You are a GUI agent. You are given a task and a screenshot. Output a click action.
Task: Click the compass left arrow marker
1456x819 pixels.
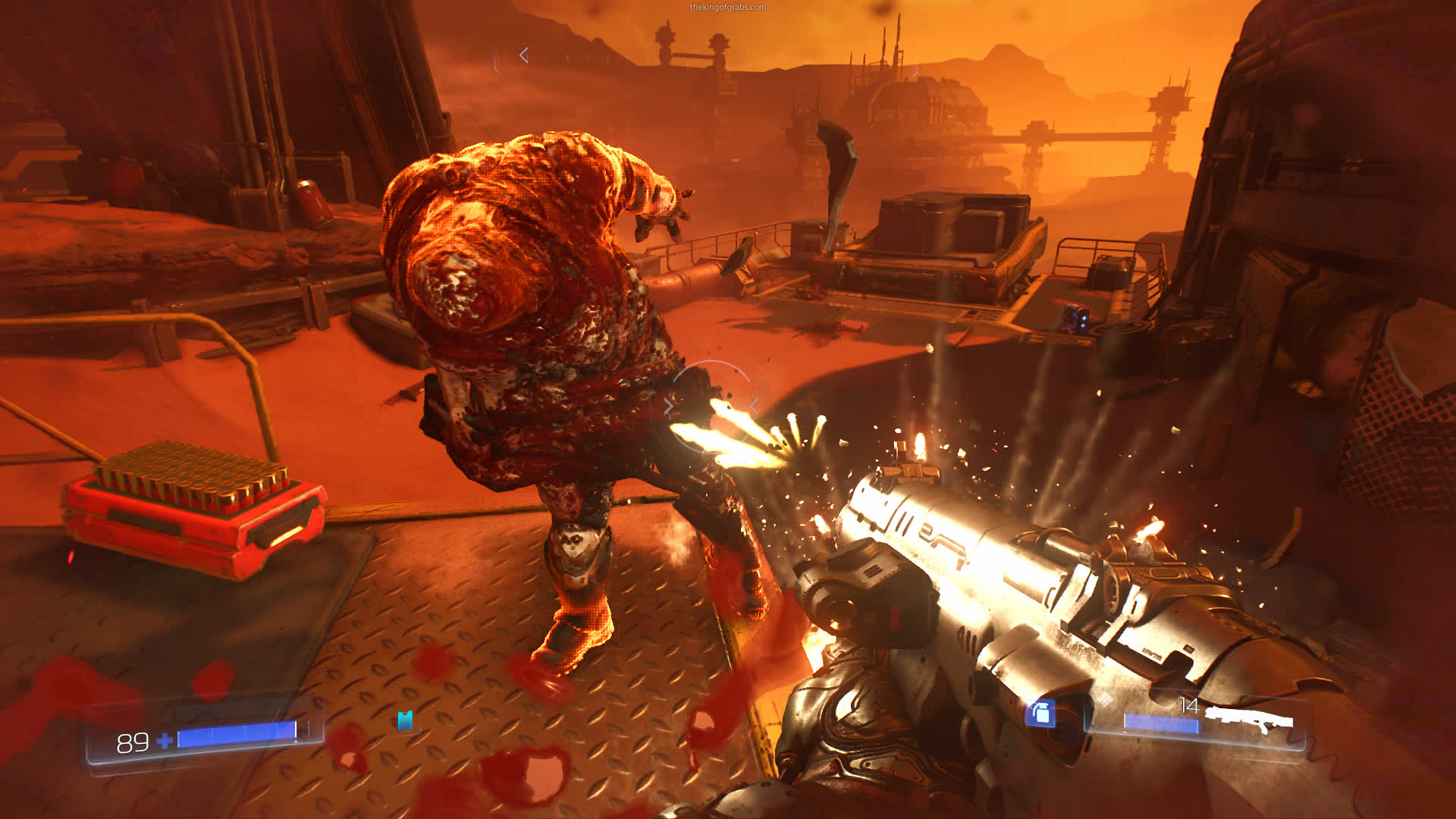[x=524, y=55]
